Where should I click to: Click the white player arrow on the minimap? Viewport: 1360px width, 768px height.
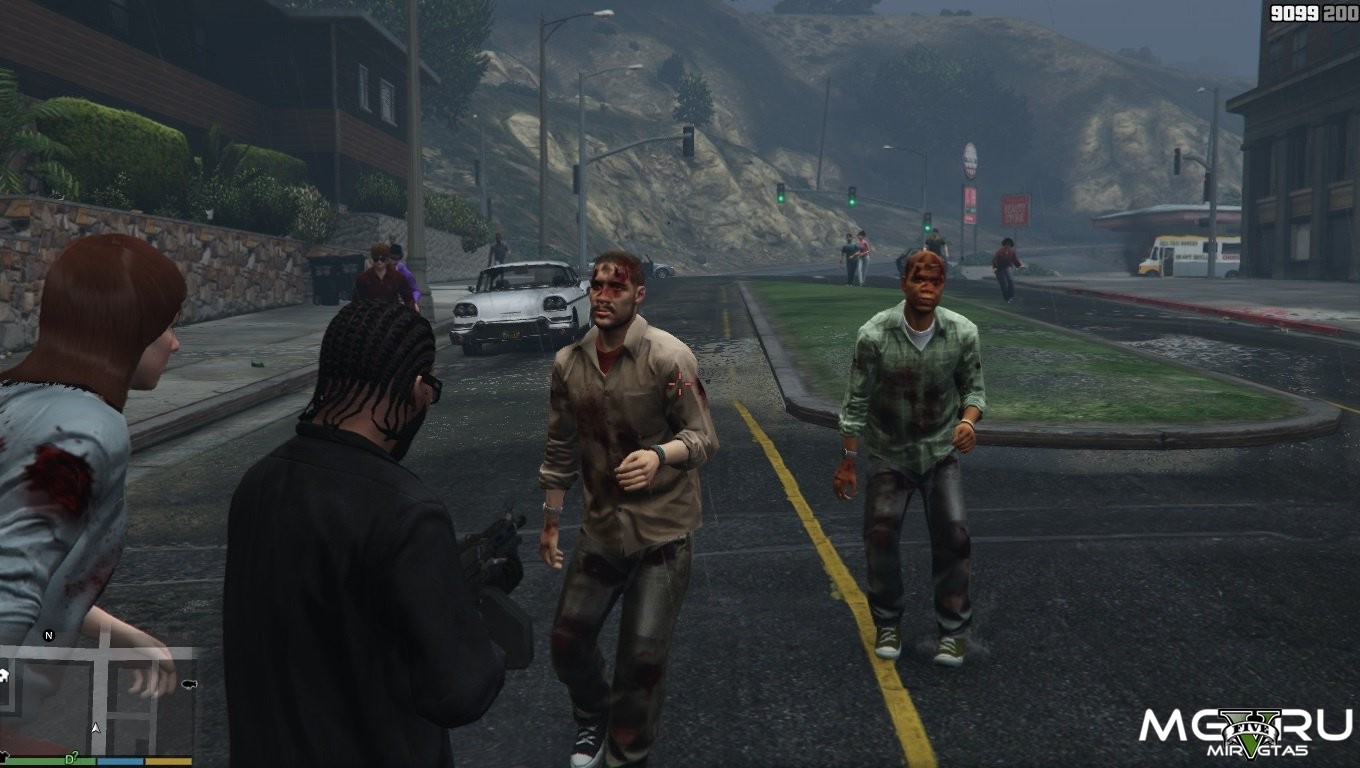(96, 728)
